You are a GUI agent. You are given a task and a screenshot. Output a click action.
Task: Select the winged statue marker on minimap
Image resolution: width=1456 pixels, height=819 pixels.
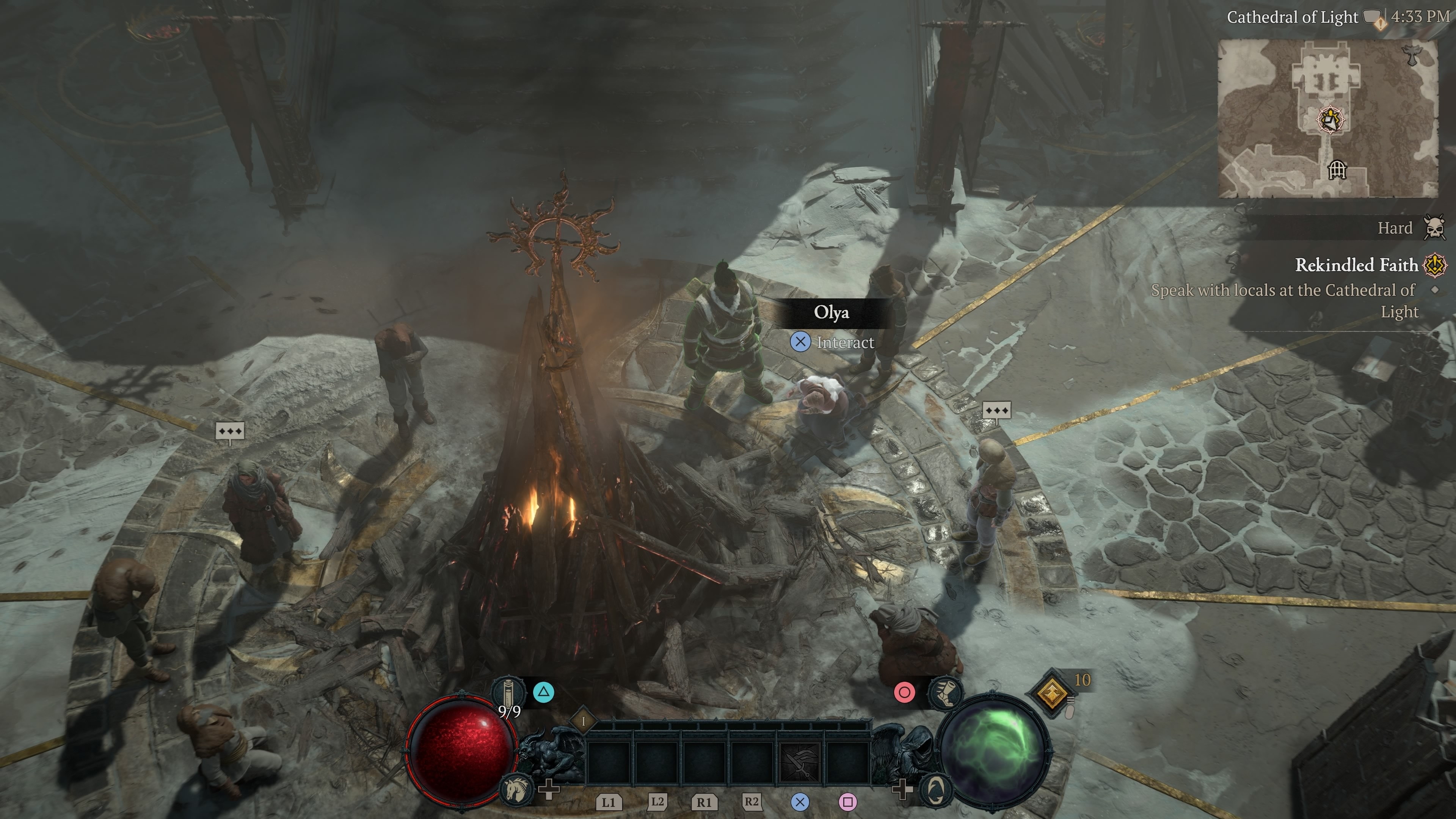pyautogui.click(x=1411, y=55)
